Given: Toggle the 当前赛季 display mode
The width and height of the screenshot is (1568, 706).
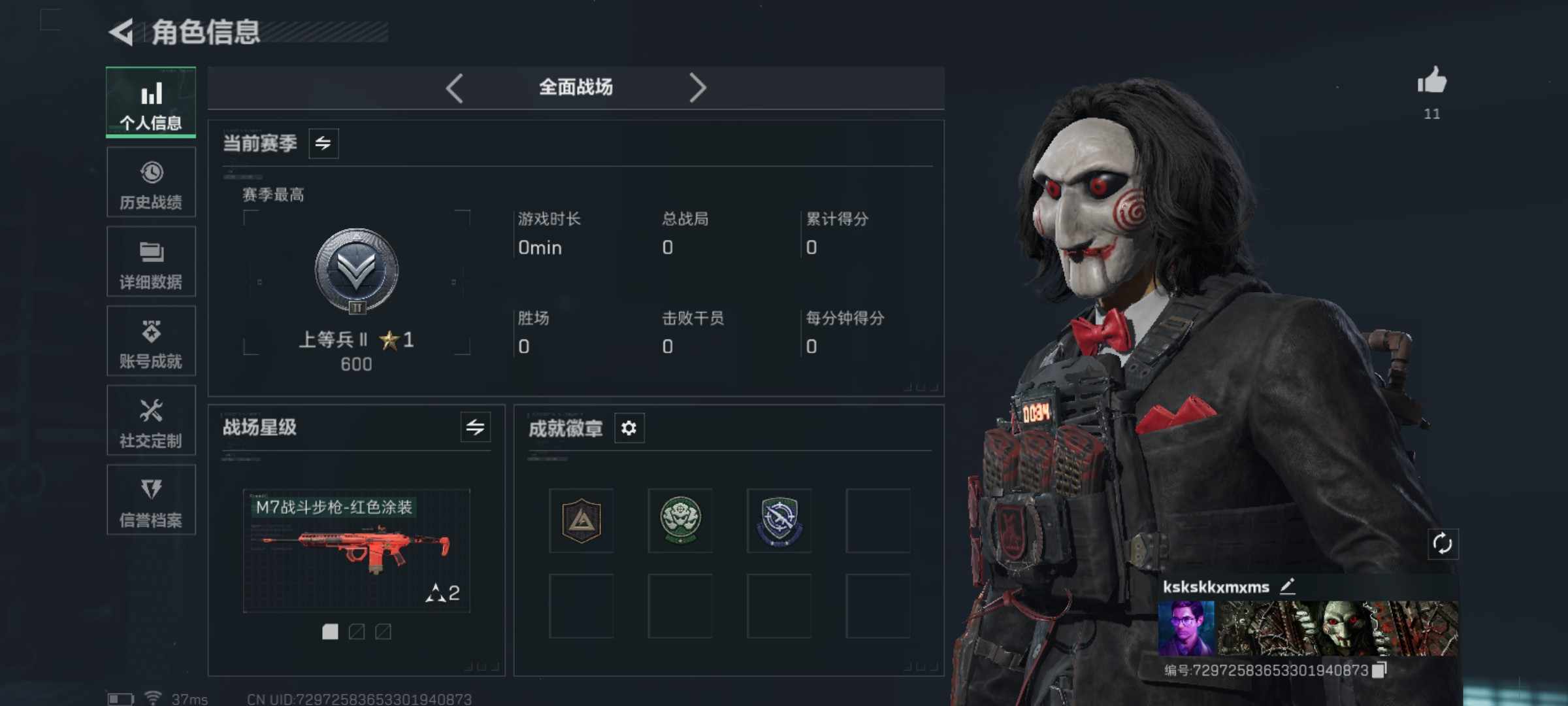Looking at the screenshot, I should [x=325, y=143].
